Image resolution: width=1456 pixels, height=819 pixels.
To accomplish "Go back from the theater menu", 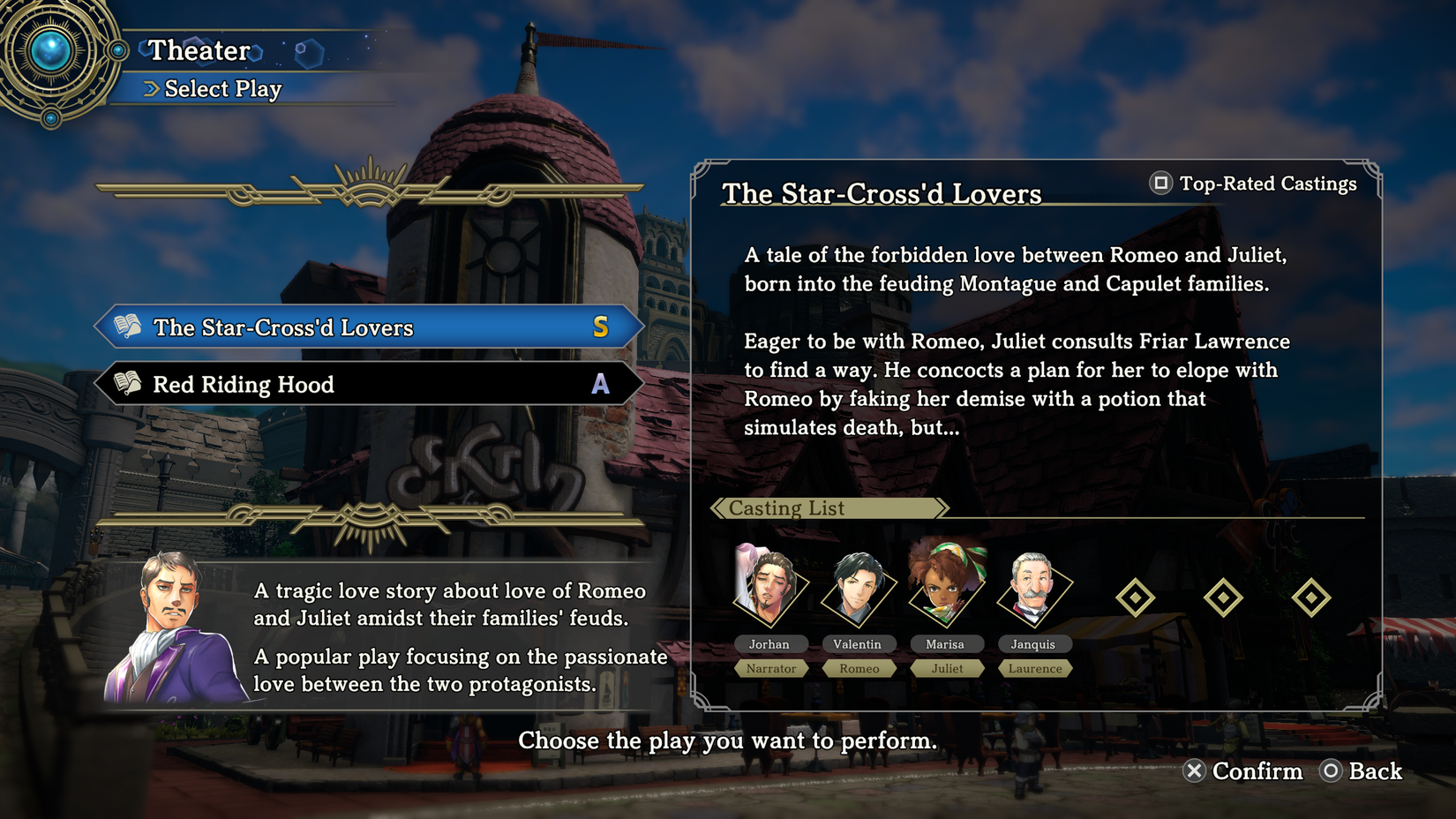I will coord(1361,771).
